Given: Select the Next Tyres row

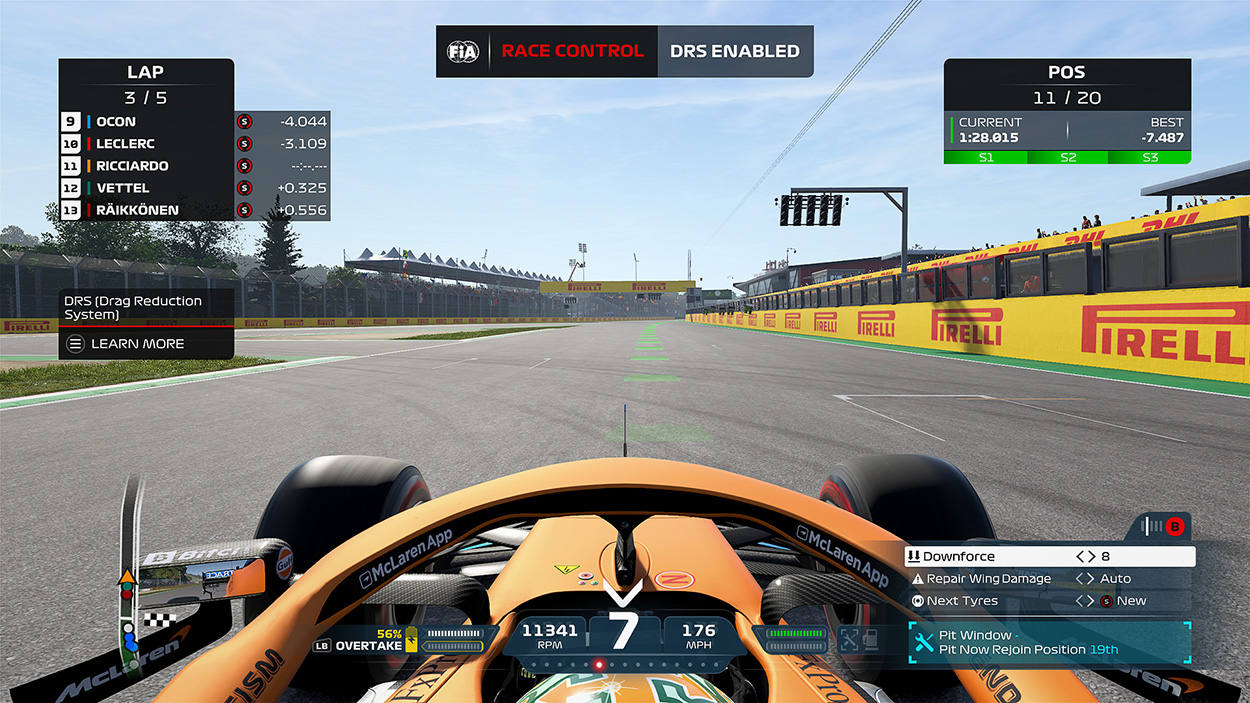Looking at the screenshot, I should point(965,601).
